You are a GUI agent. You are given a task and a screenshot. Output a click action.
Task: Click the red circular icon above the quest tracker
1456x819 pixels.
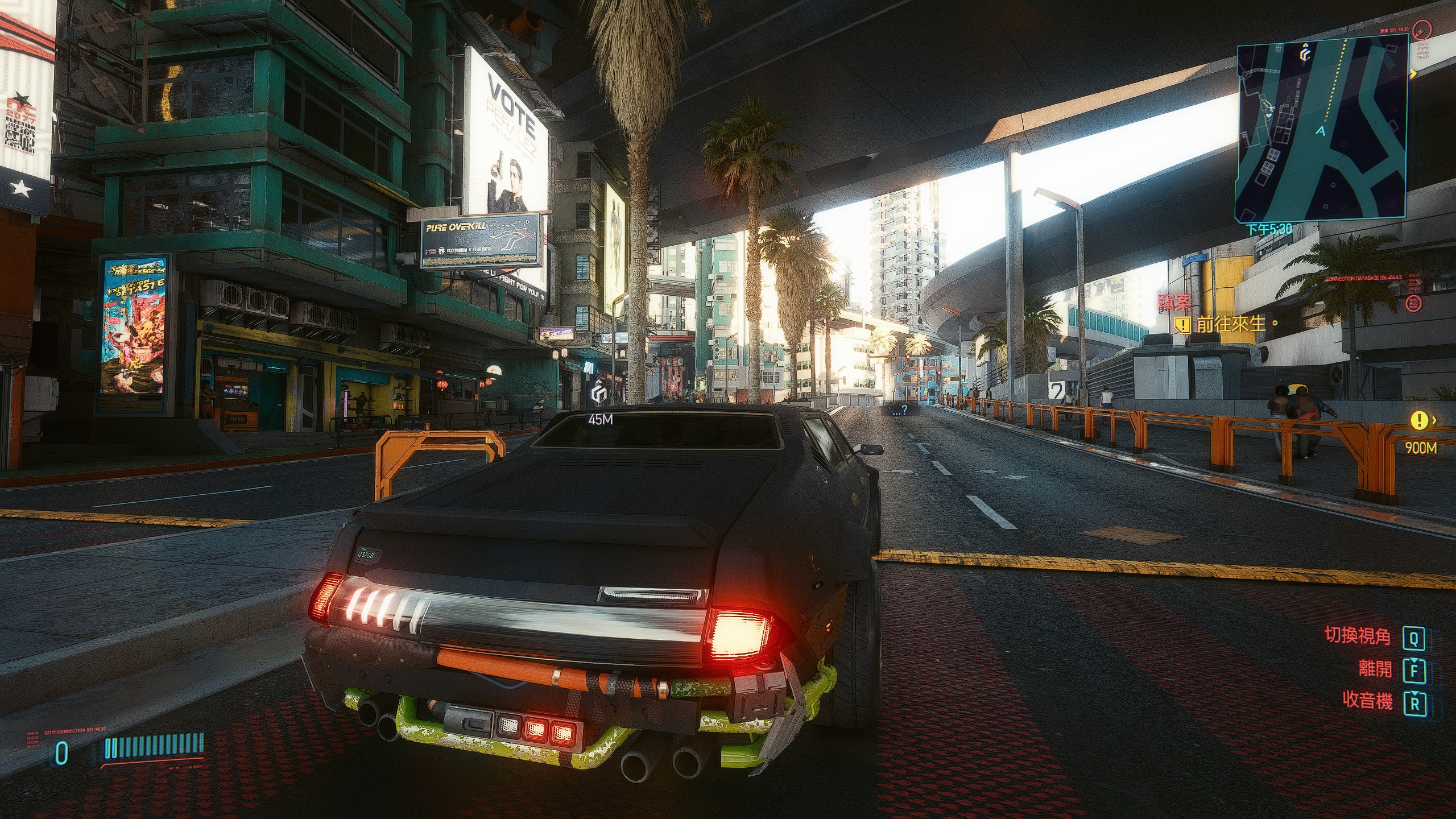click(x=1413, y=303)
